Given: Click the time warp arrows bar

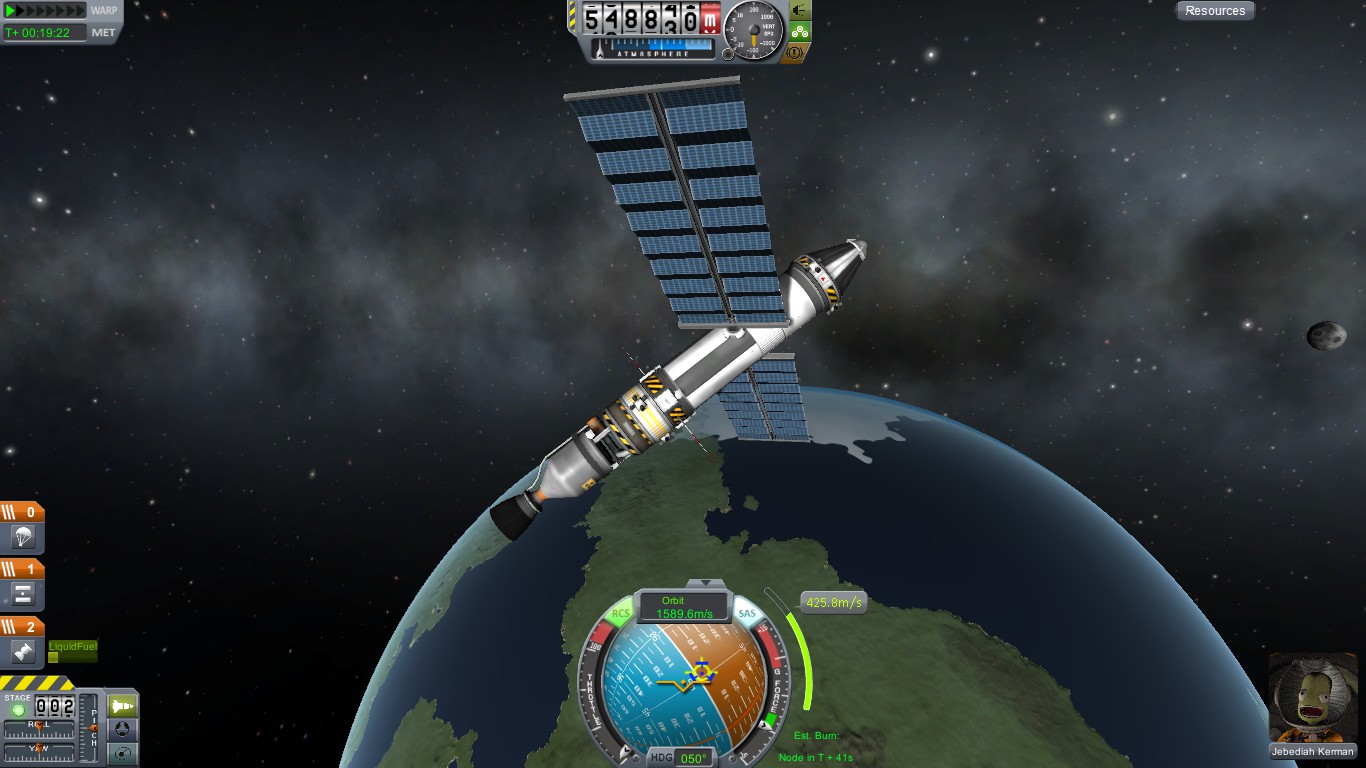Looking at the screenshot, I should tap(45, 11).
